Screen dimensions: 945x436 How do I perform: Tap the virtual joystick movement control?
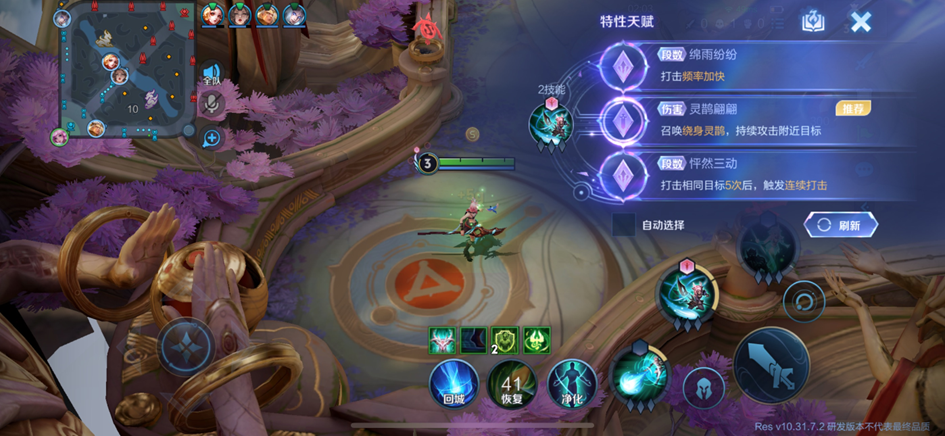tap(187, 346)
